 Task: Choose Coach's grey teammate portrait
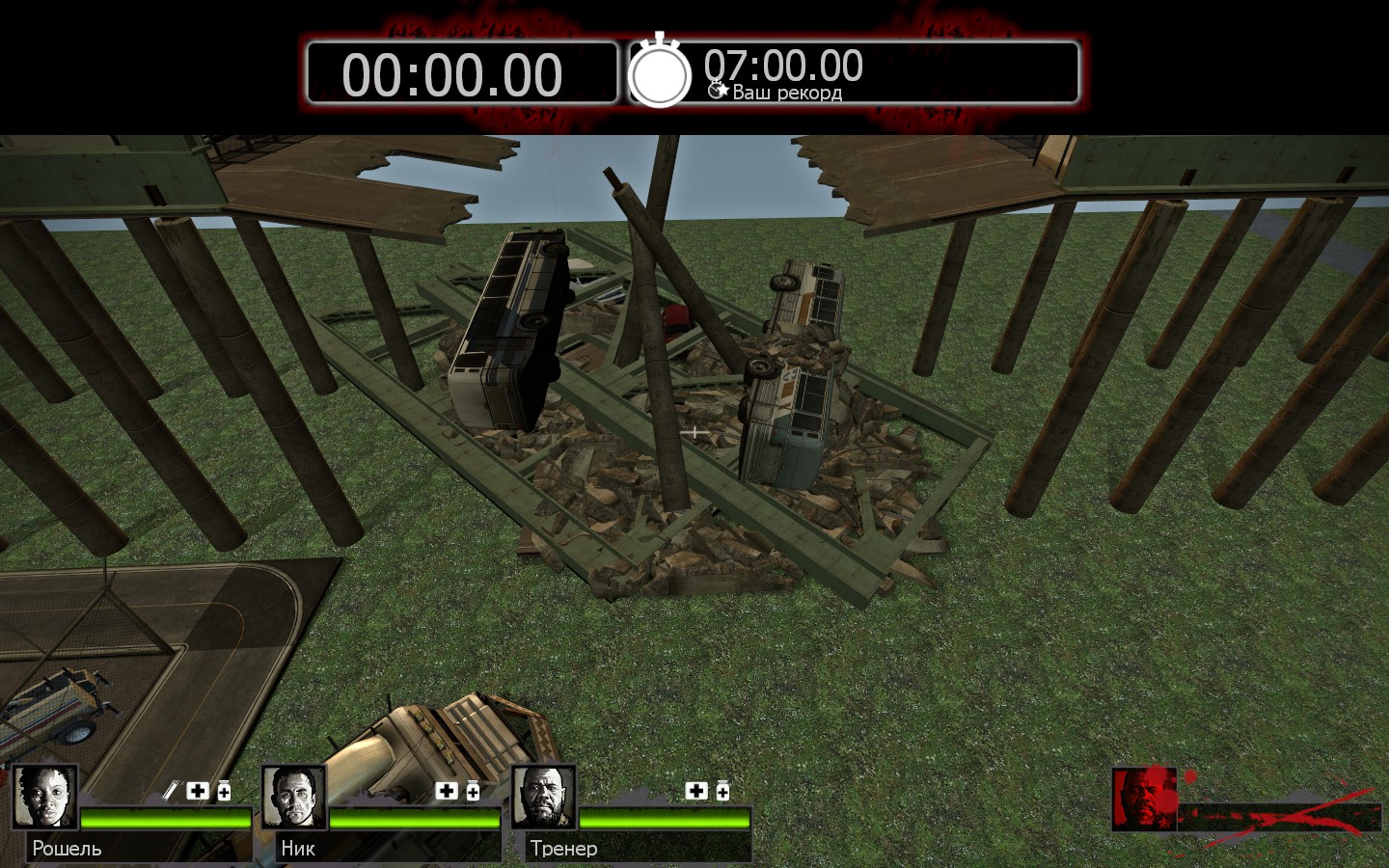544,797
